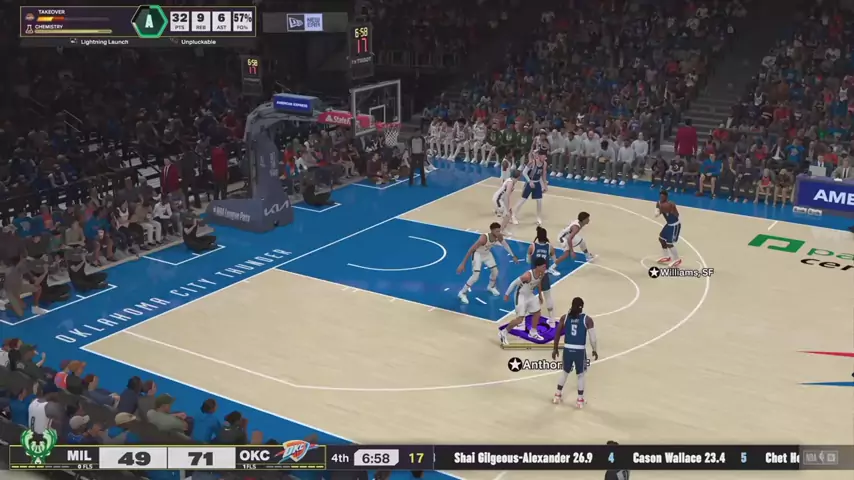The width and height of the screenshot is (854, 480).
Task: Click the teammate grade A hexagon badge
Action: click(149, 20)
